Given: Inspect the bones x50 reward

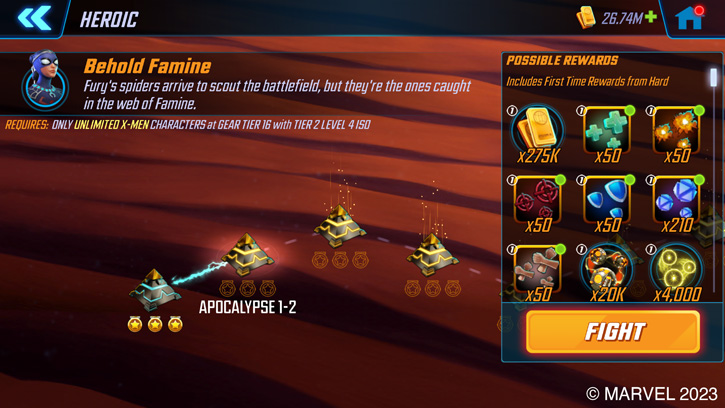Looking at the screenshot, I should (537, 270).
